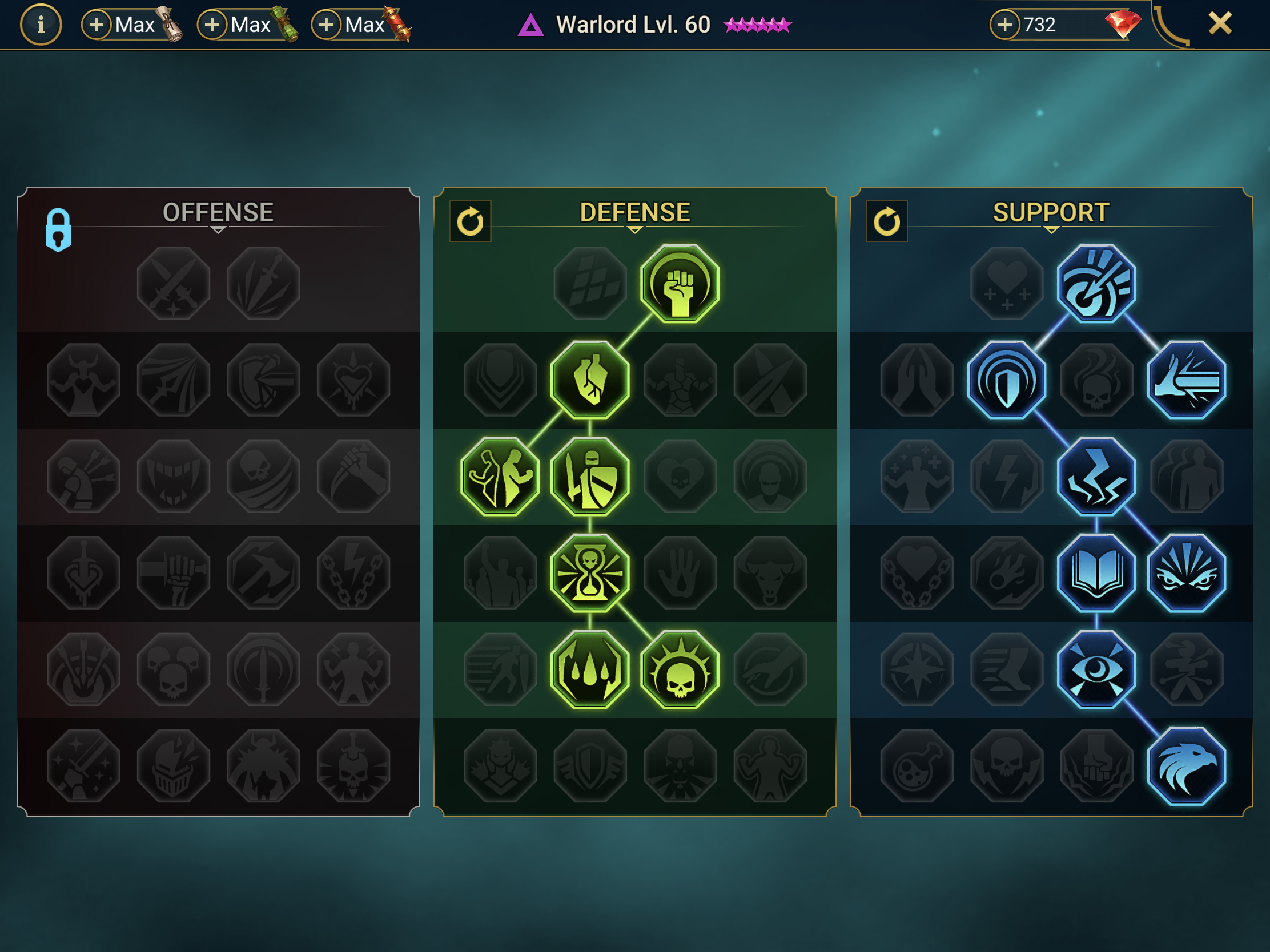The height and width of the screenshot is (952, 1270).
Task: Select the angry eyes Support mastery
Action: 1186,572
